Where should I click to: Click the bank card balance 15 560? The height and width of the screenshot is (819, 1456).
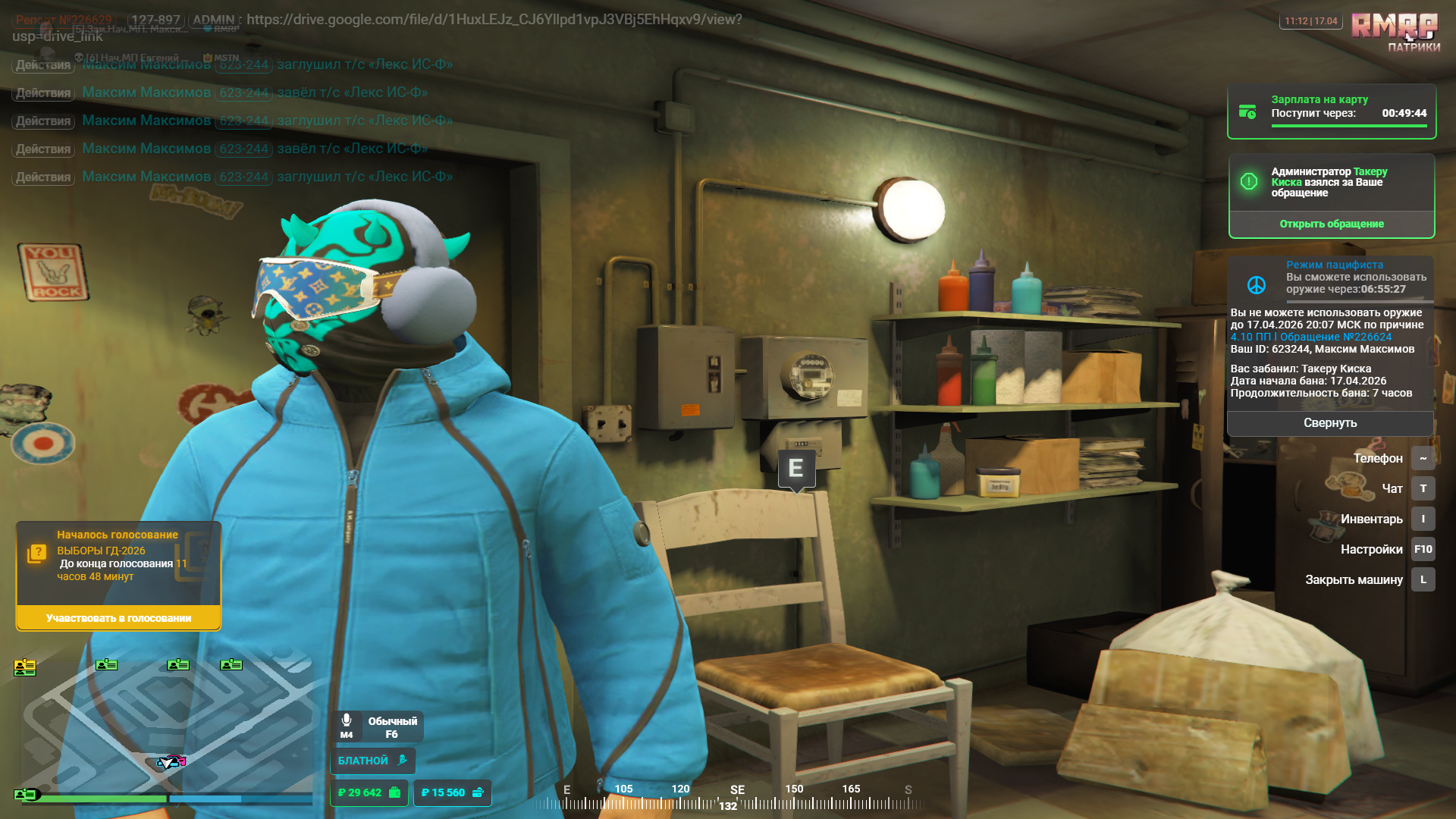point(452,792)
